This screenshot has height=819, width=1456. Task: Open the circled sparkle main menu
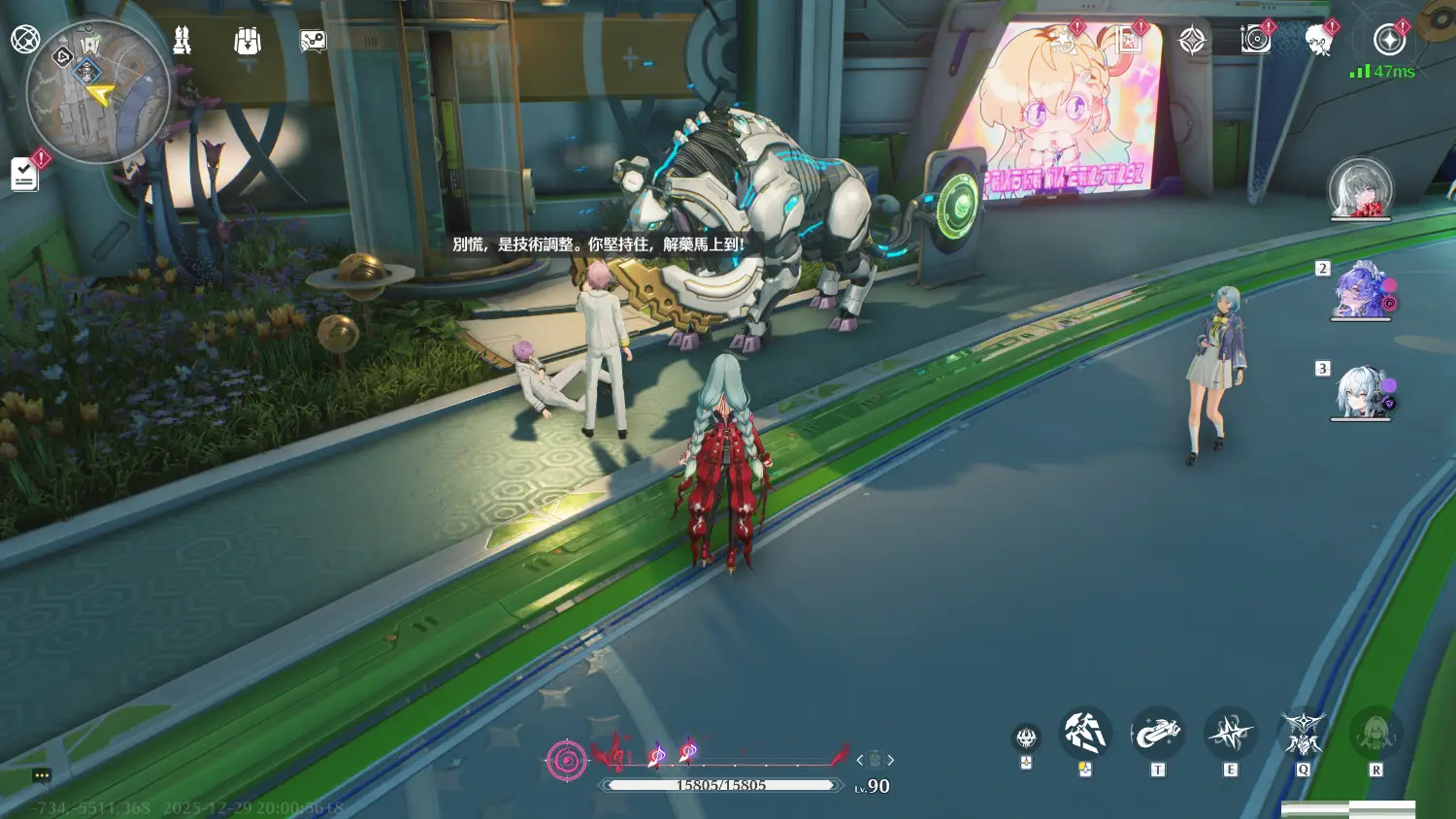pyautogui.click(x=1389, y=40)
